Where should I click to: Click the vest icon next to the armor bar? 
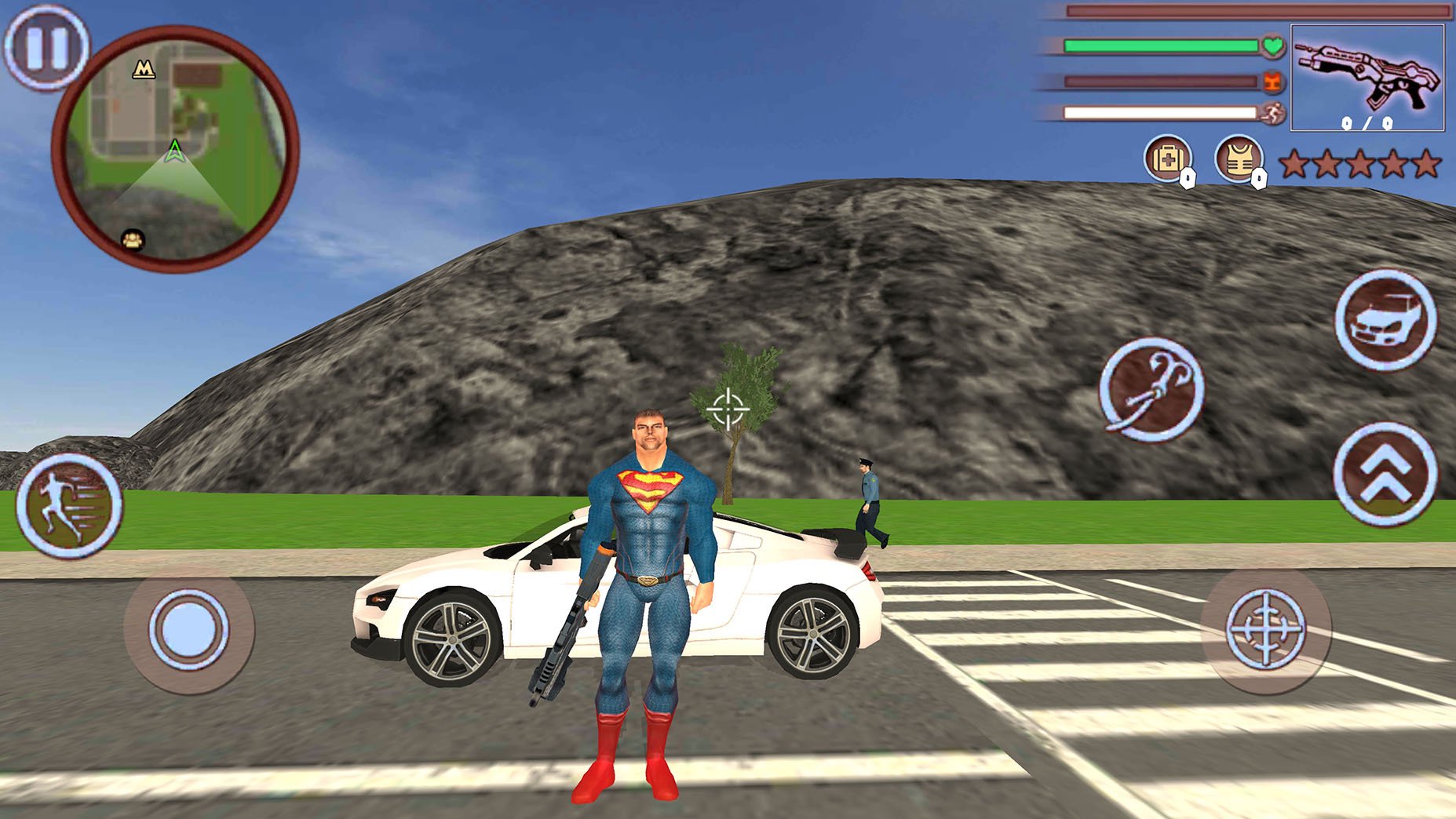[1272, 81]
